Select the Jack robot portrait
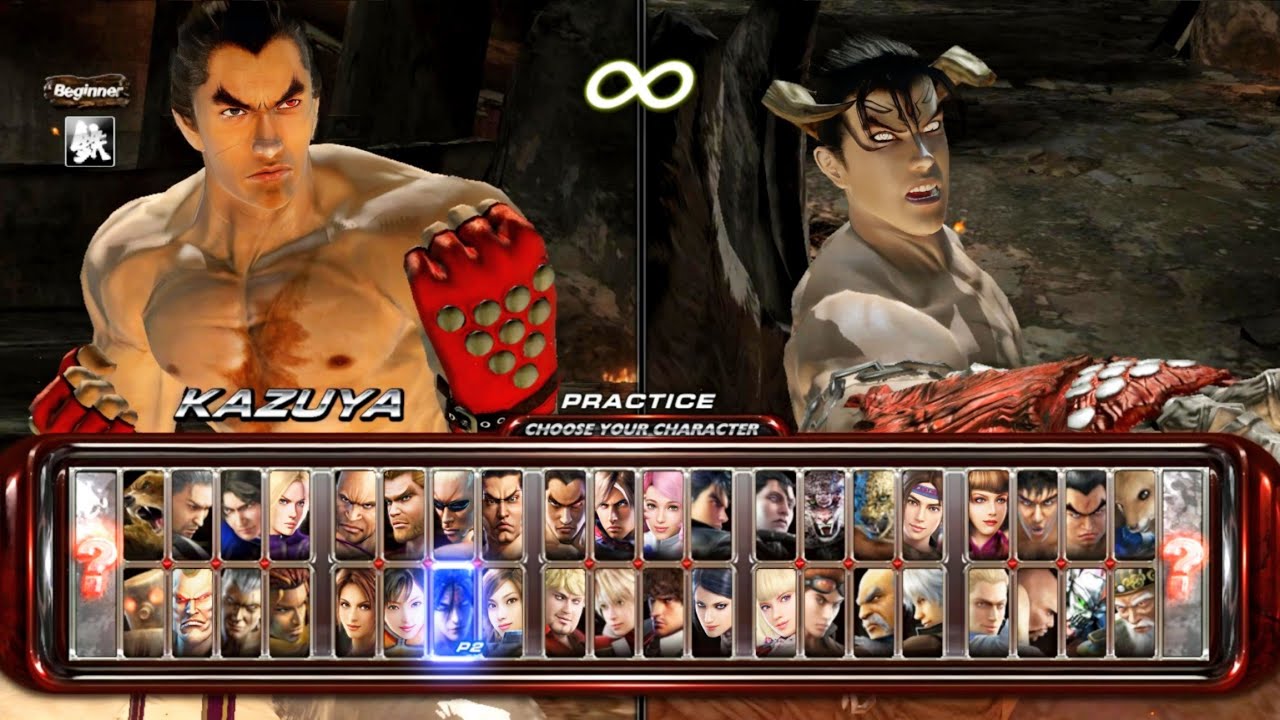The width and height of the screenshot is (1280, 720). click(x=143, y=612)
